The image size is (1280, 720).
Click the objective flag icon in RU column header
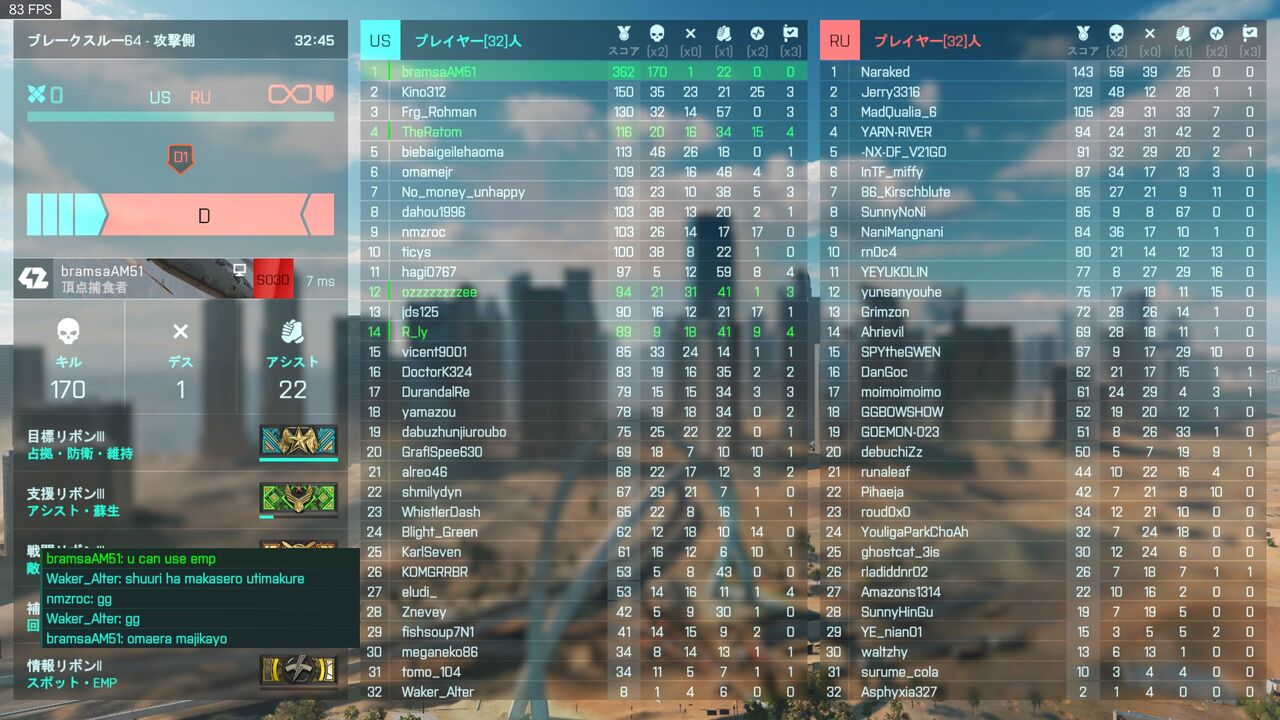pyautogui.click(x=1248, y=33)
